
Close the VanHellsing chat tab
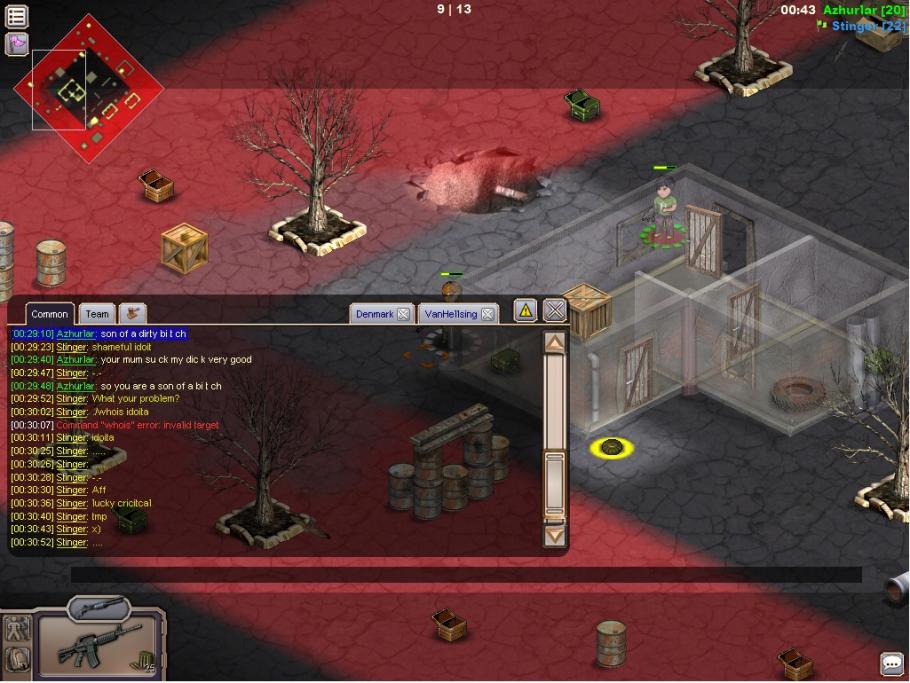[487, 314]
